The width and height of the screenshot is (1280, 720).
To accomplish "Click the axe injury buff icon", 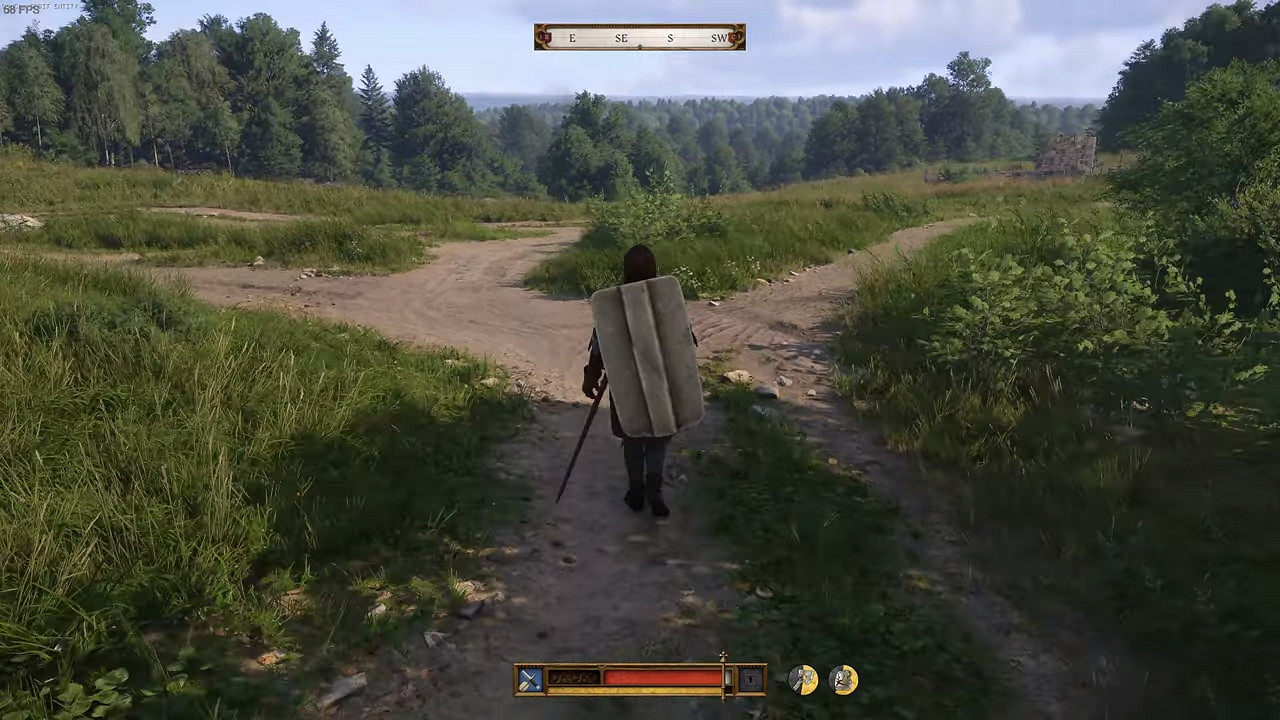I will click(803, 679).
